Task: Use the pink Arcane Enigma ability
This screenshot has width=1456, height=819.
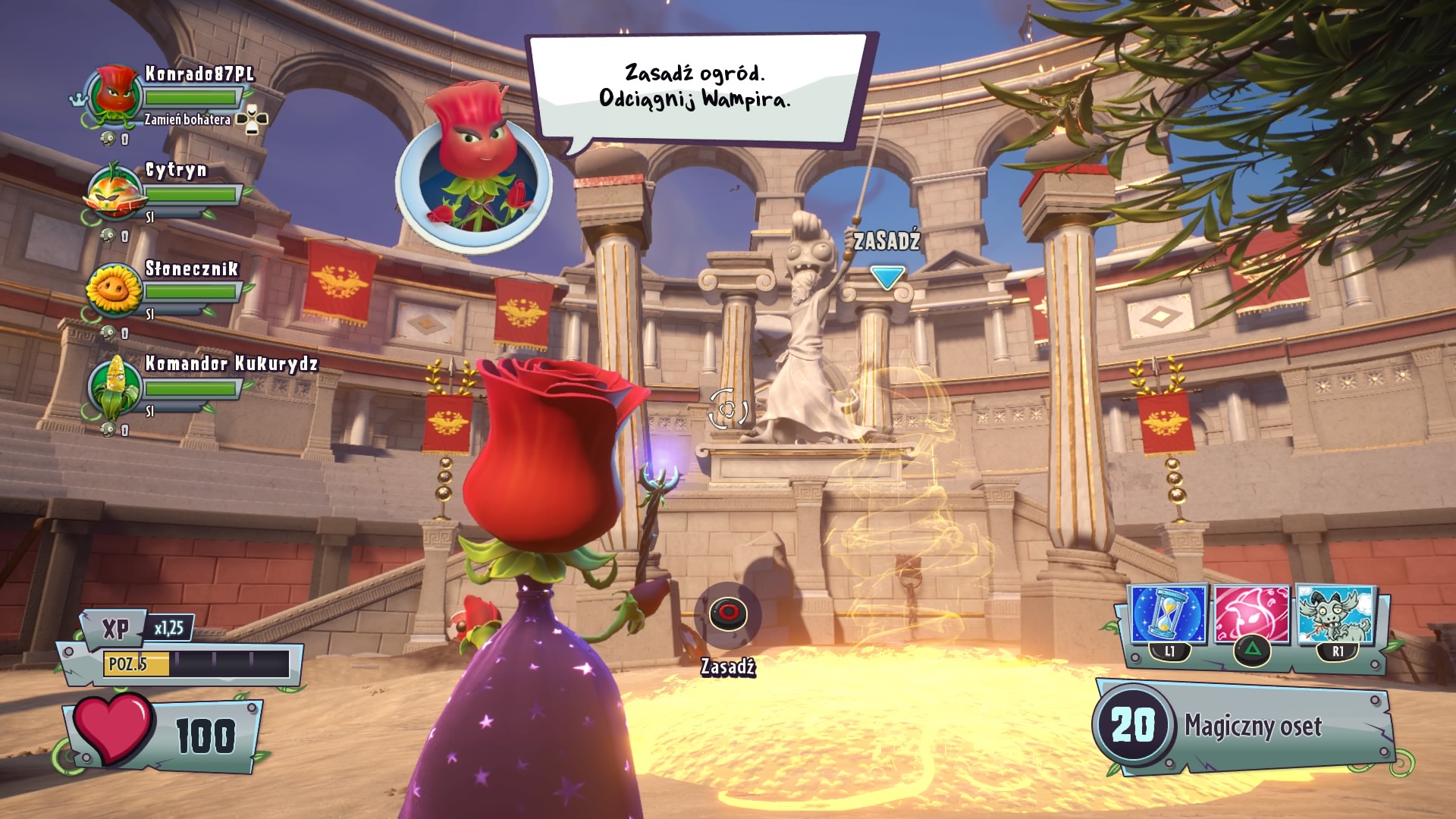Action: pyautogui.click(x=1251, y=616)
